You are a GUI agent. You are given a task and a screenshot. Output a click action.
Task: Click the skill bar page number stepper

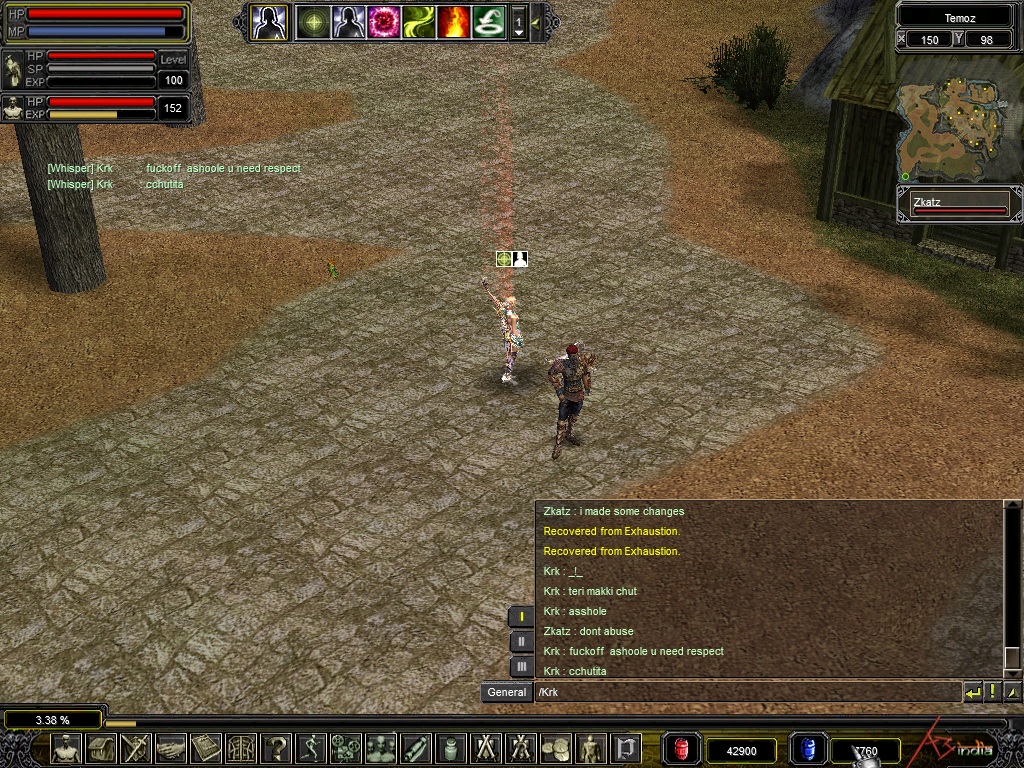[519, 22]
